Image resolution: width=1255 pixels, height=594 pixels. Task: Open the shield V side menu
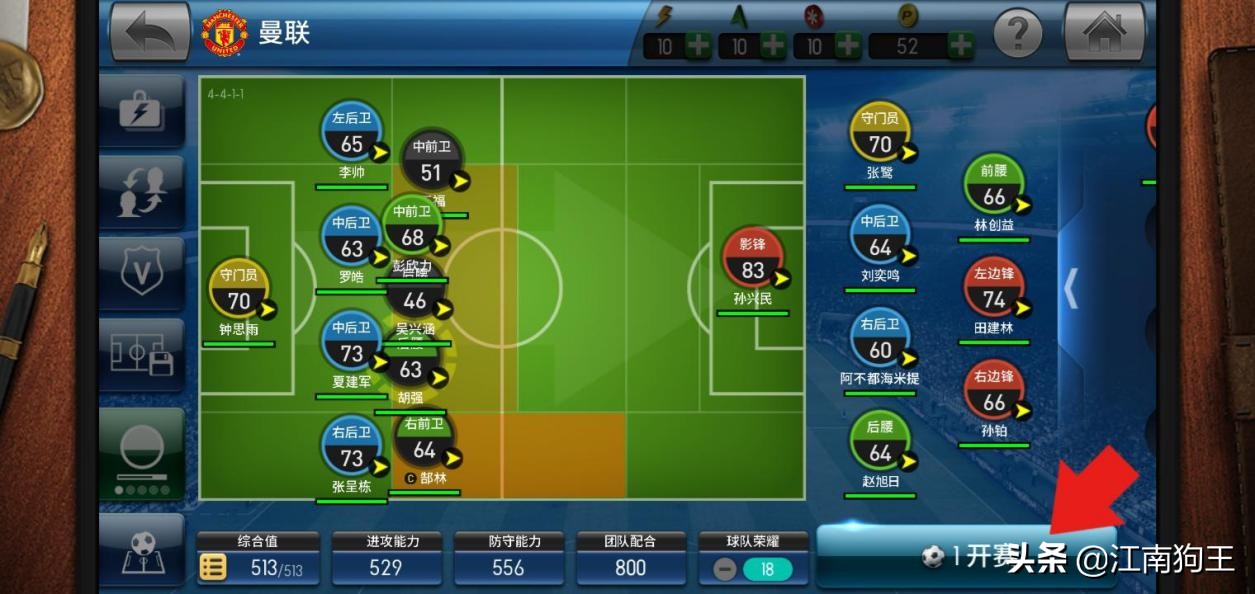[141, 273]
